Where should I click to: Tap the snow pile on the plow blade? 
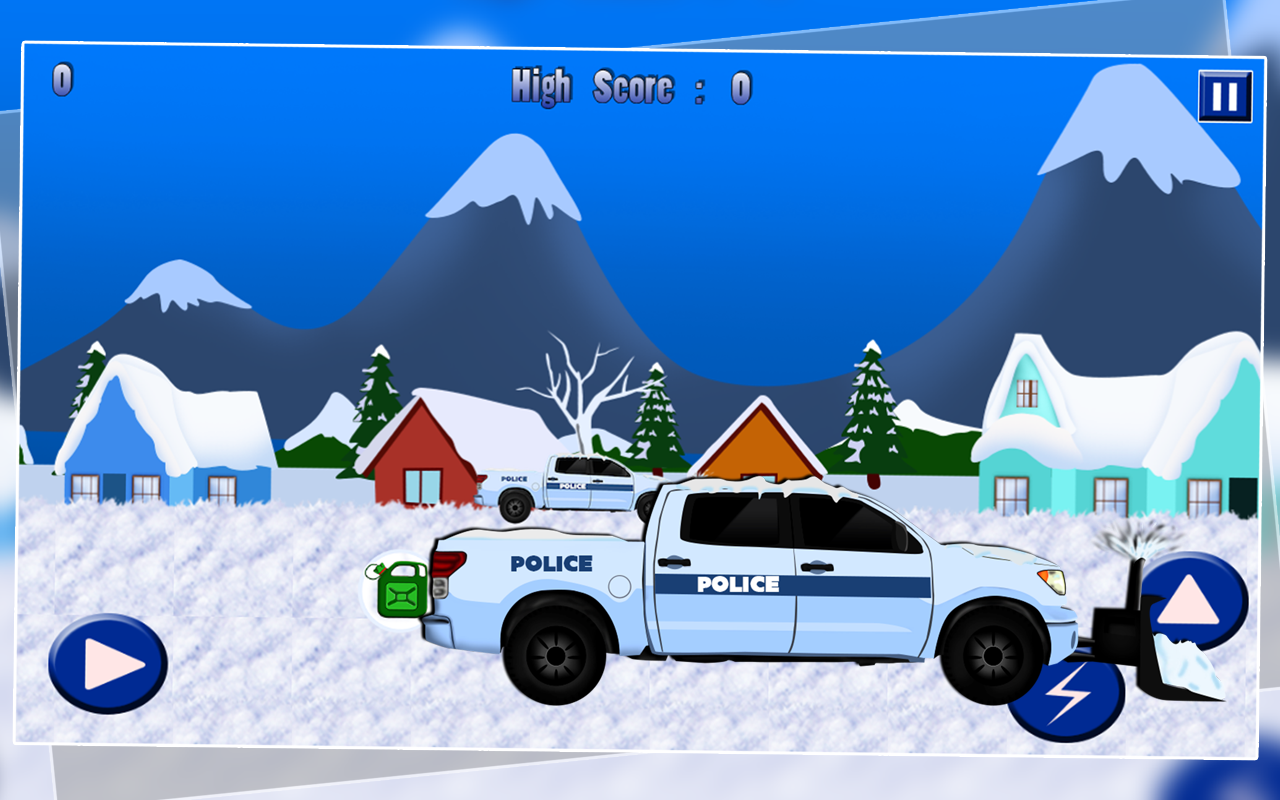pos(1185,660)
